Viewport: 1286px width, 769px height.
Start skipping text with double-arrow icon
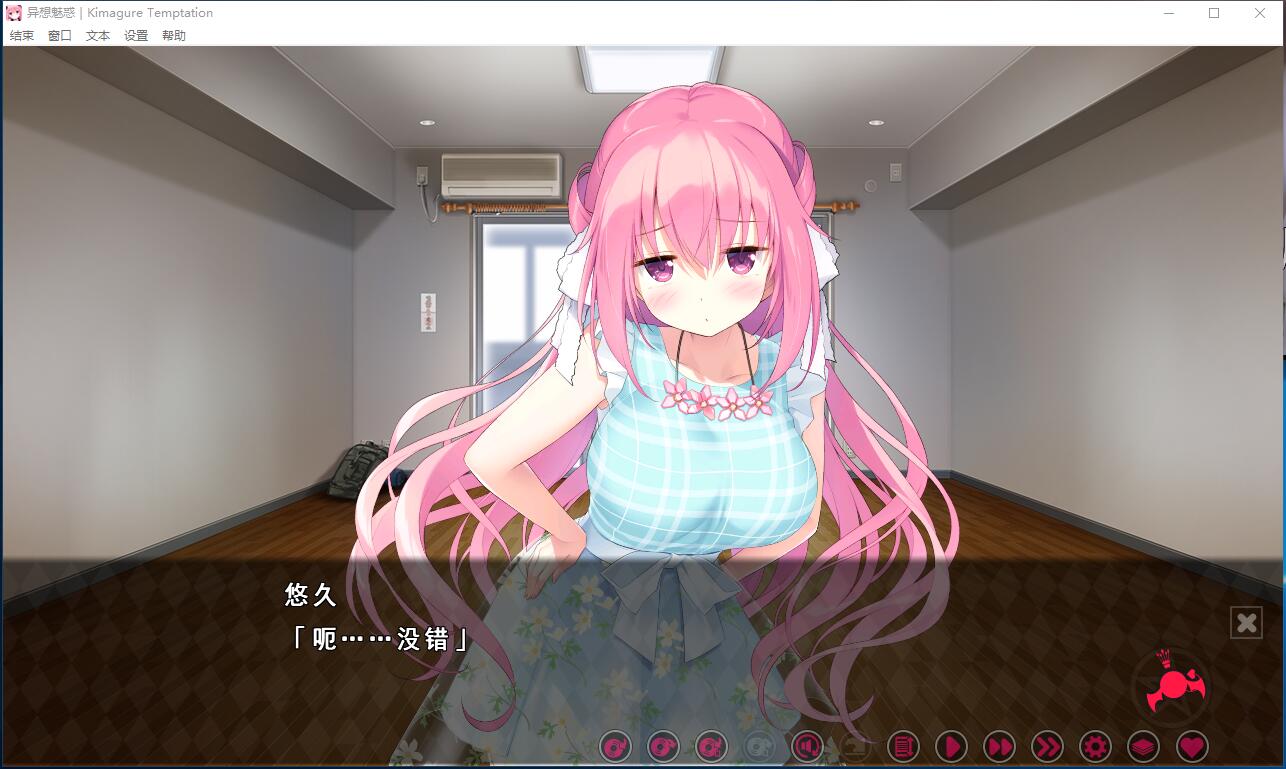click(x=1000, y=746)
